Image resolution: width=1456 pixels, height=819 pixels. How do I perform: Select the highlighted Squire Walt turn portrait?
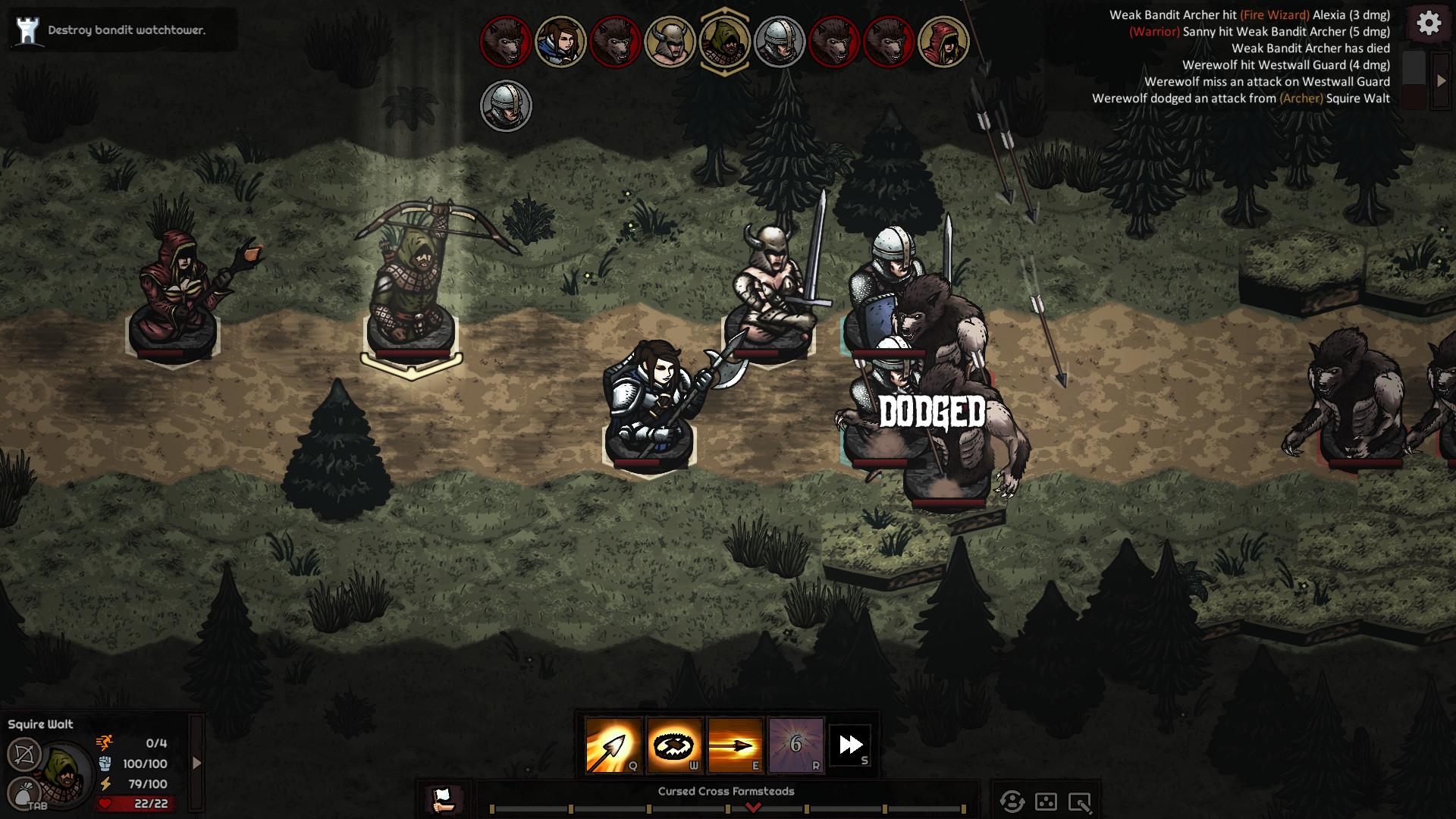(724, 41)
